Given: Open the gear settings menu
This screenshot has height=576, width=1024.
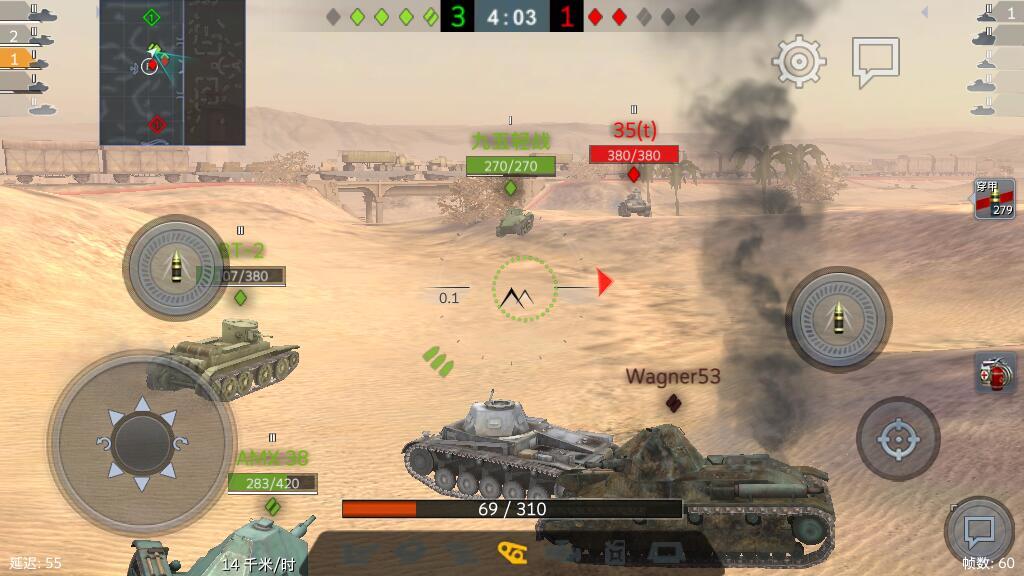Looking at the screenshot, I should point(798,62).
